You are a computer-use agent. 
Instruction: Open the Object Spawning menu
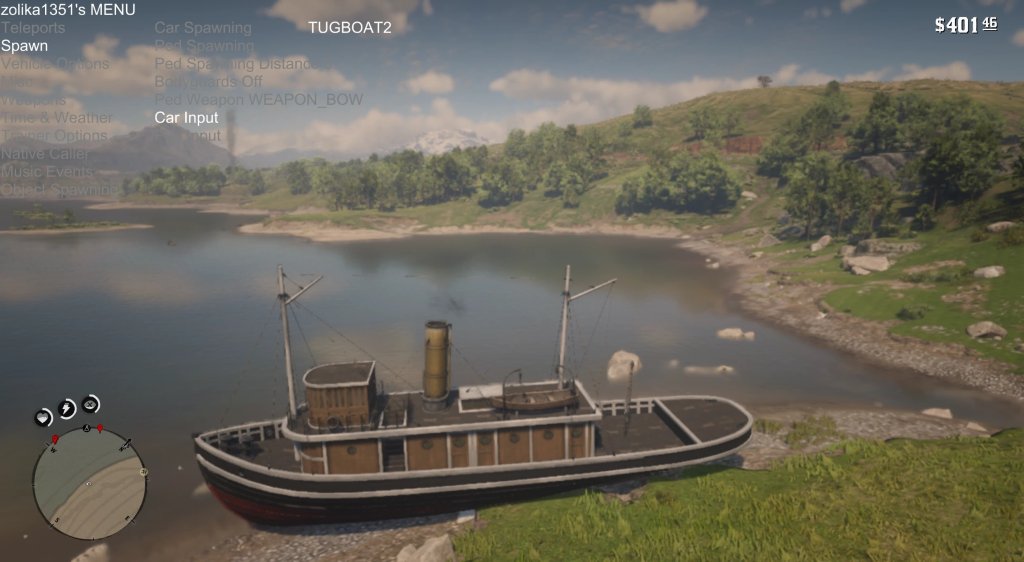(59, 190)
